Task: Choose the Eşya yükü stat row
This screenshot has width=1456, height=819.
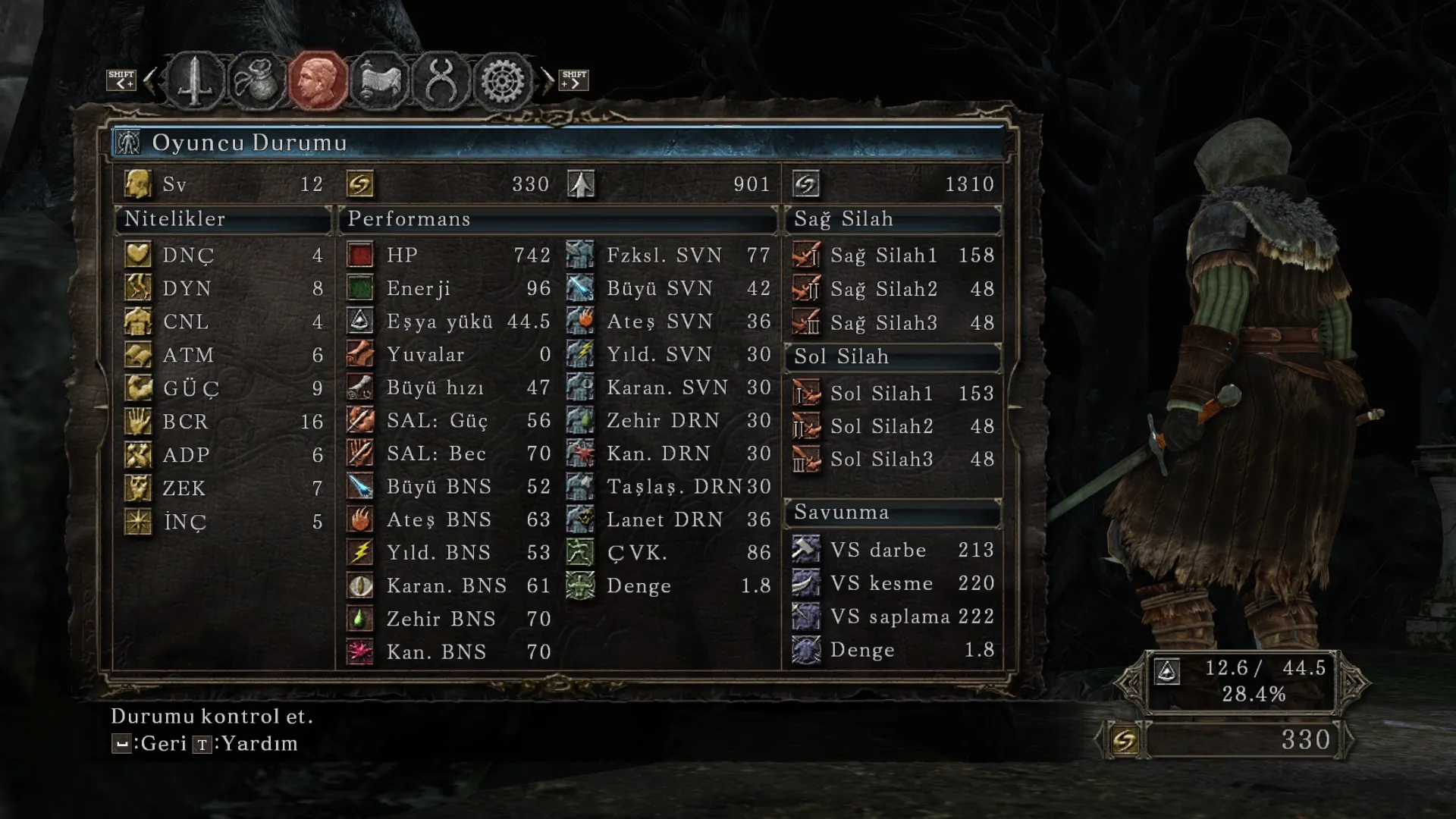Action: (x=449, y=322)
